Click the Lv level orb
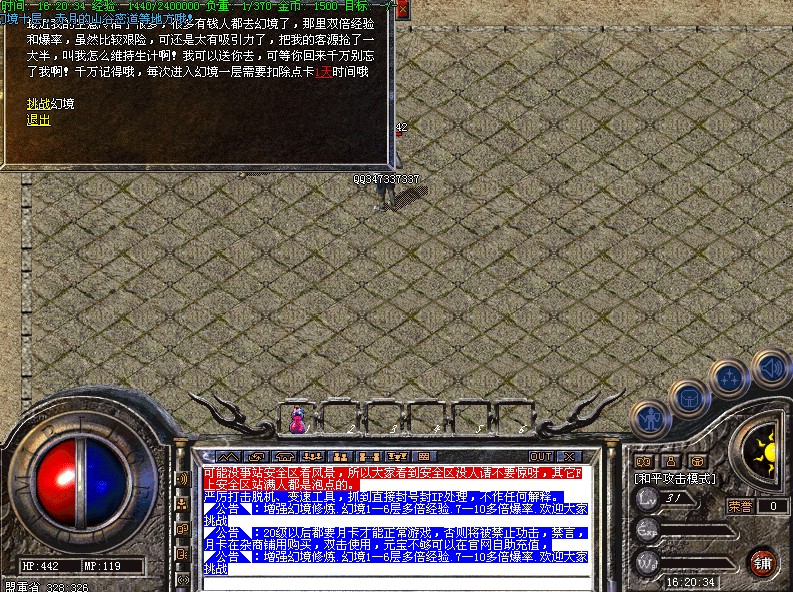793x592 pixels. coord(647,498)
